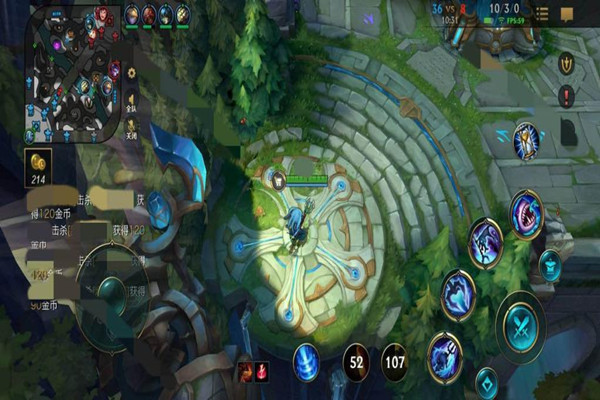Cast the shark-mouth ultimate ability
600x400 pixels.
527,213
